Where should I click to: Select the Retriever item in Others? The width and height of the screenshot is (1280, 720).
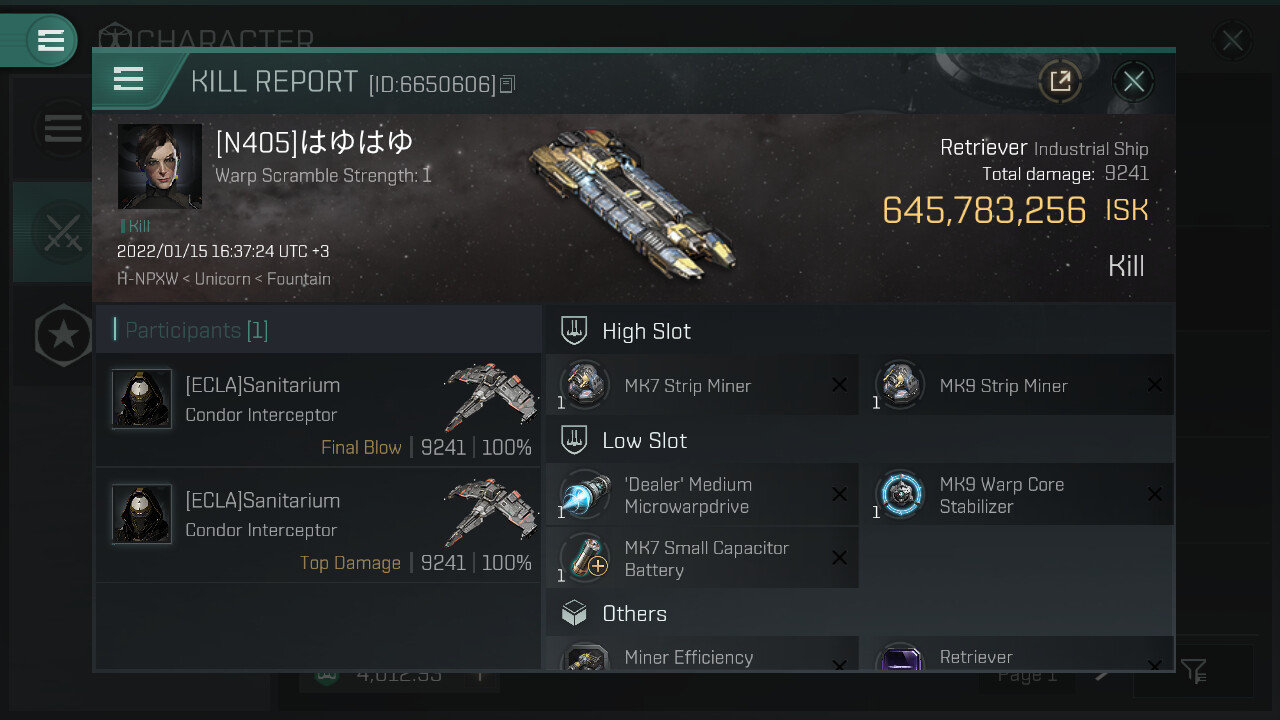point(1017,657)
